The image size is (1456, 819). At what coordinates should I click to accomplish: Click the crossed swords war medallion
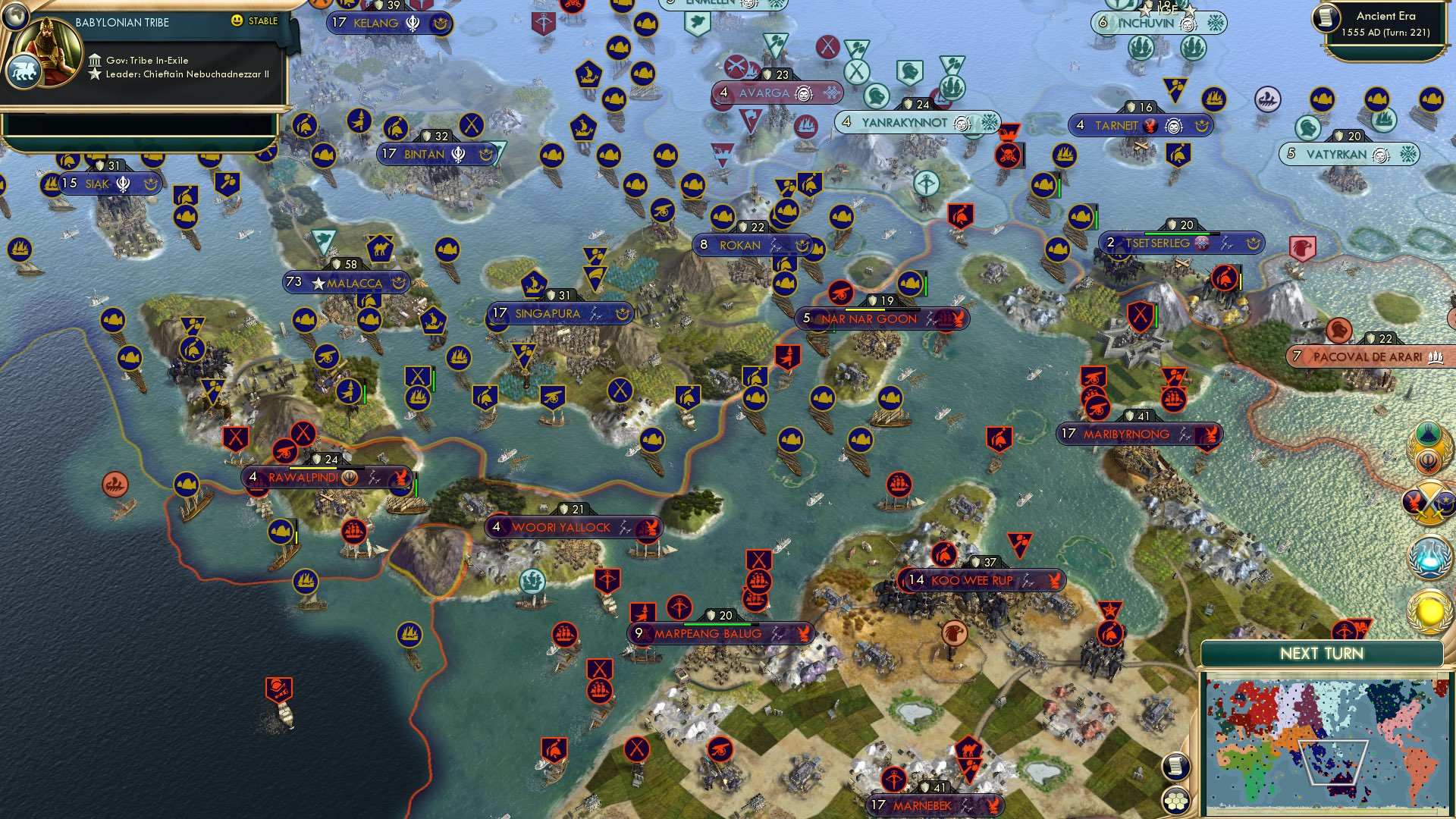[x=1429, y=502]
